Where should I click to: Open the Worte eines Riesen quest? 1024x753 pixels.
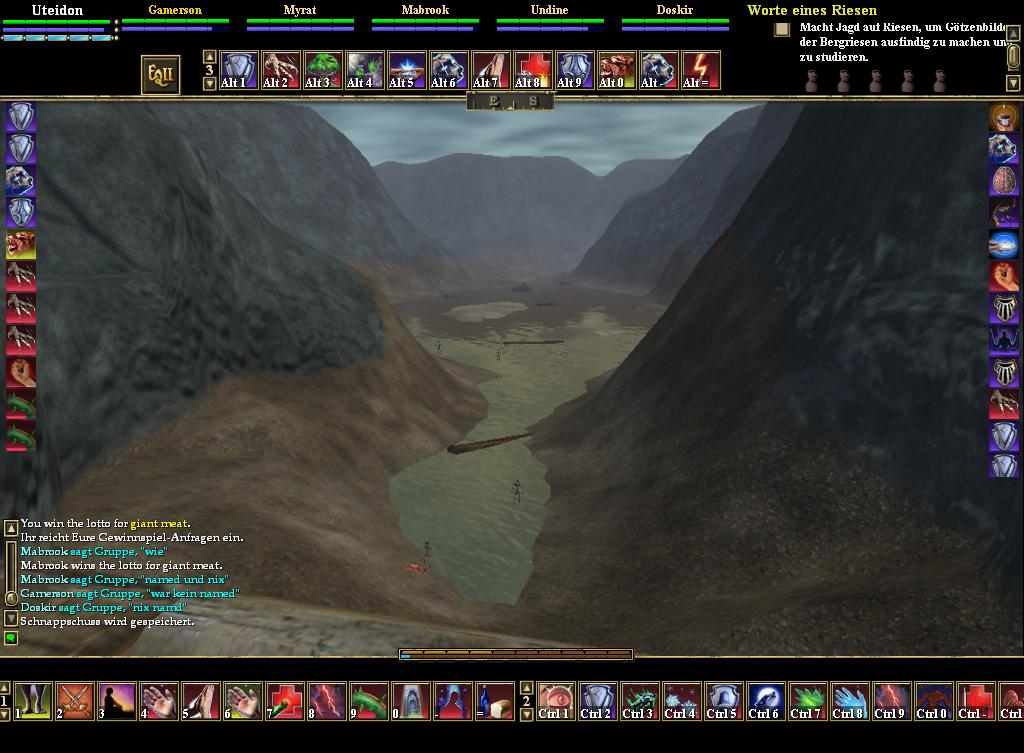coord(811,10)
